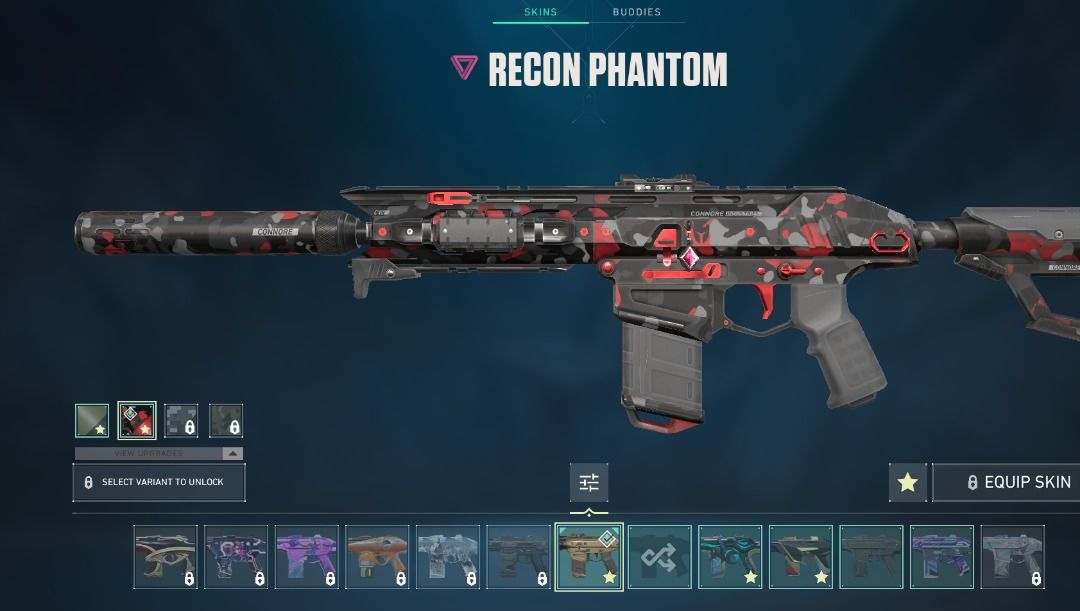Choose the white icy Phantom skin thumbnail
Image resolution: width=1080 pixels, height=611 pixels.
448,556
